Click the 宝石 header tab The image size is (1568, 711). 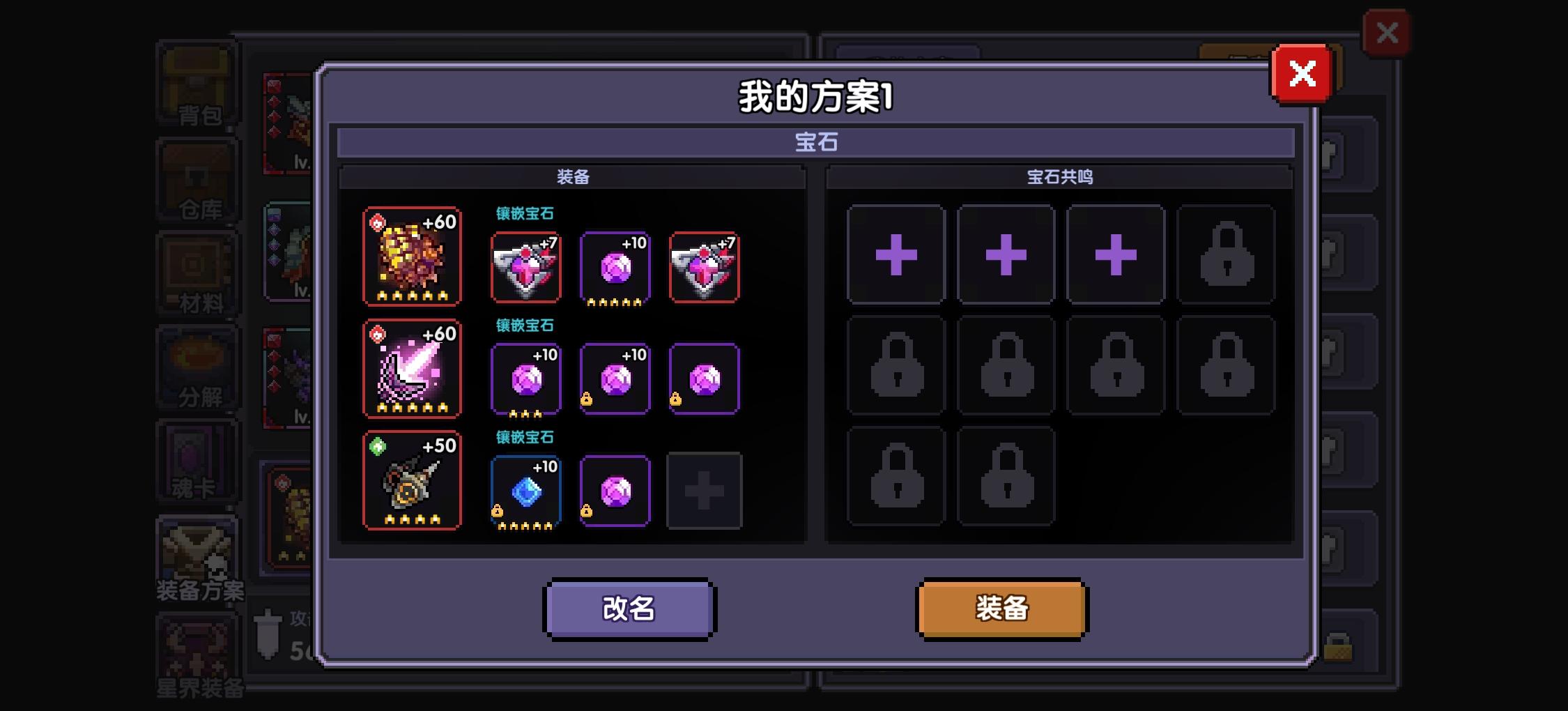tap(814, 142)
